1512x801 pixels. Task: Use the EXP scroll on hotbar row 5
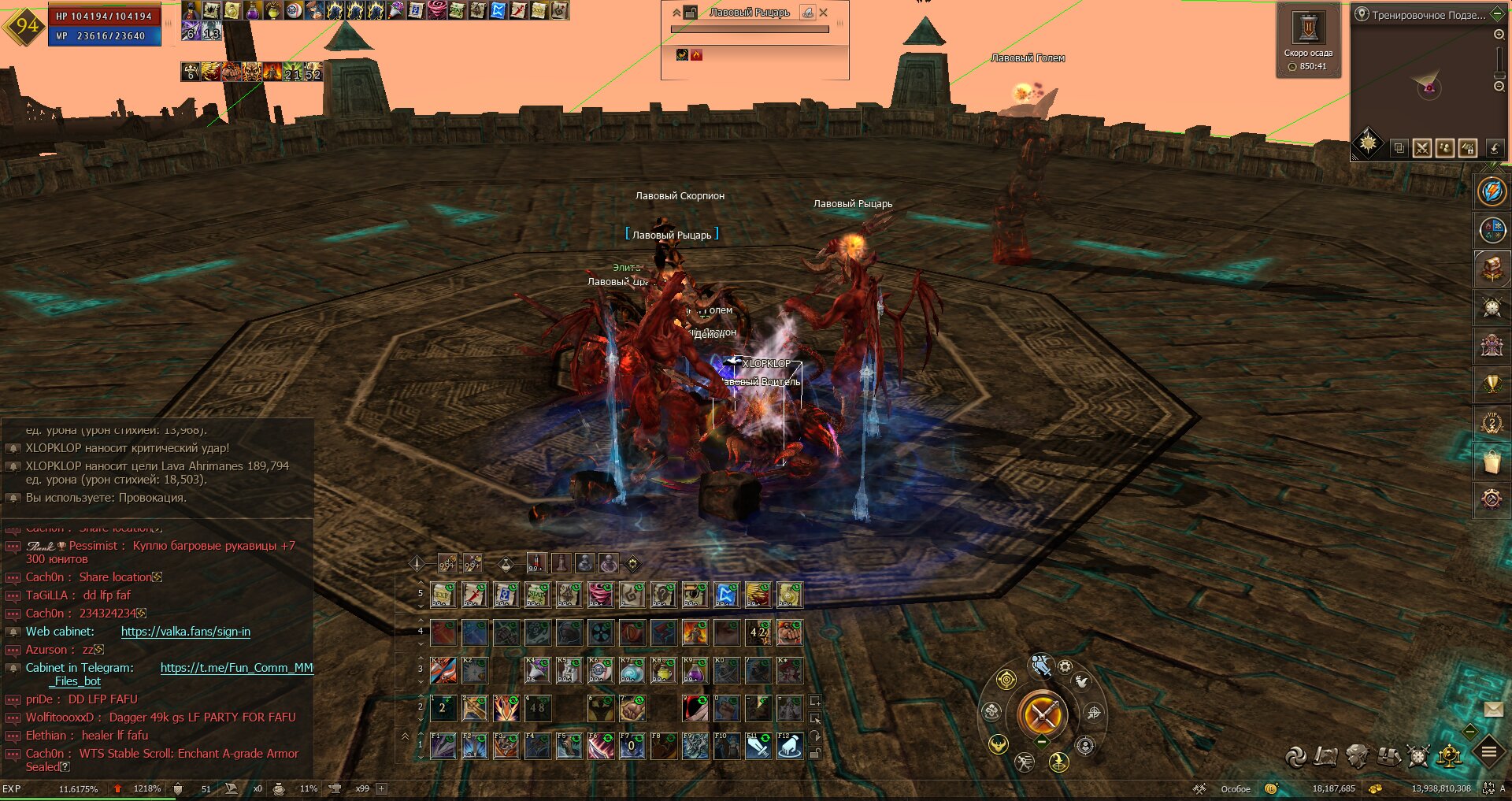443,595
